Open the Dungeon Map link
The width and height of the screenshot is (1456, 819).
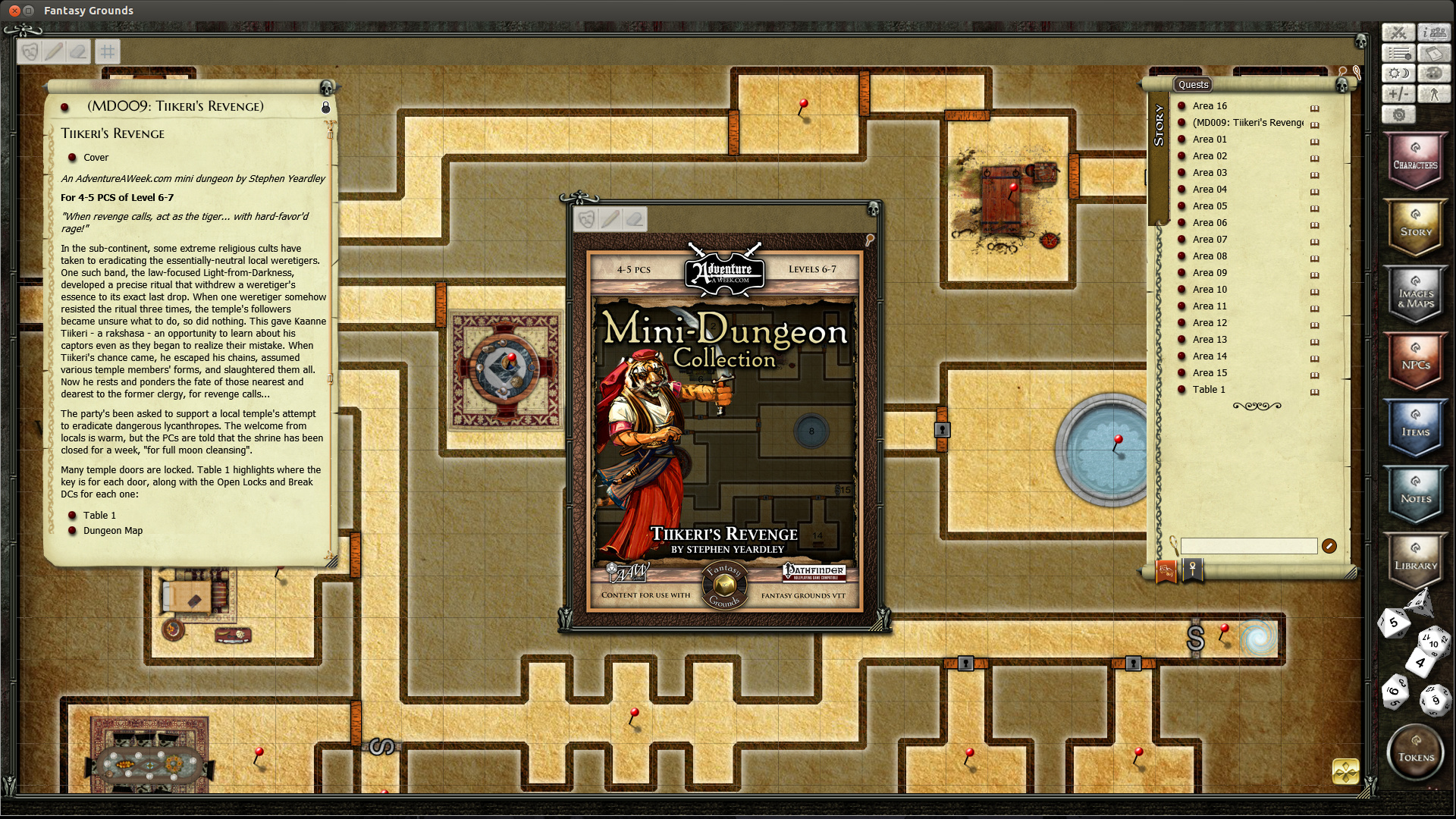112,530
